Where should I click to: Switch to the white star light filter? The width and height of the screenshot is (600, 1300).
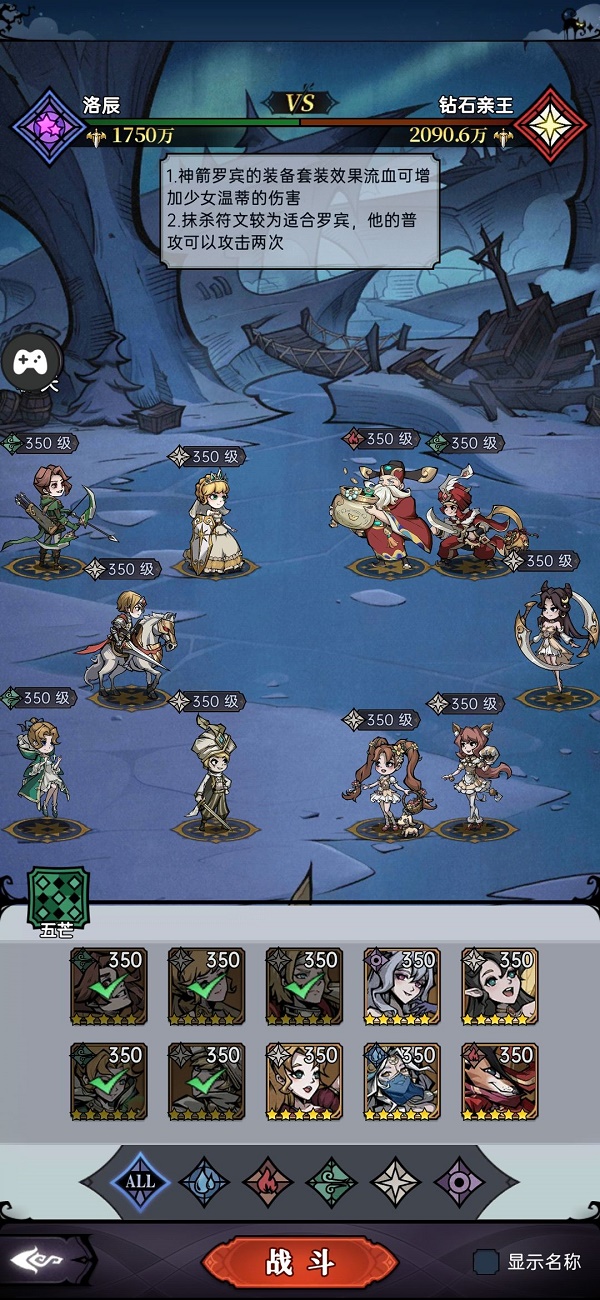(x=395, y=1181)
